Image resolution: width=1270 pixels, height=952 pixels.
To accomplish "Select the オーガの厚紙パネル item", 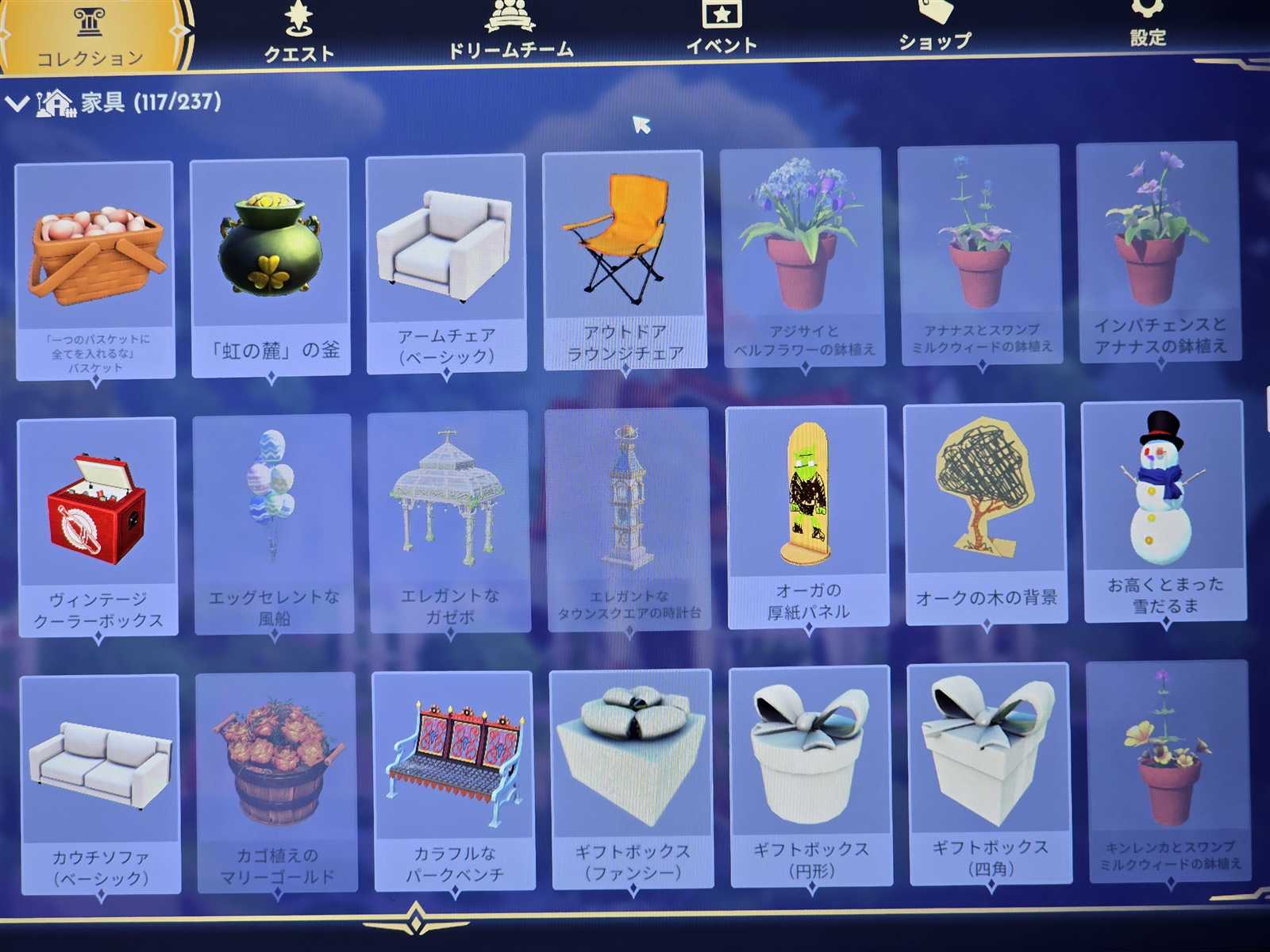I will 806,514.
